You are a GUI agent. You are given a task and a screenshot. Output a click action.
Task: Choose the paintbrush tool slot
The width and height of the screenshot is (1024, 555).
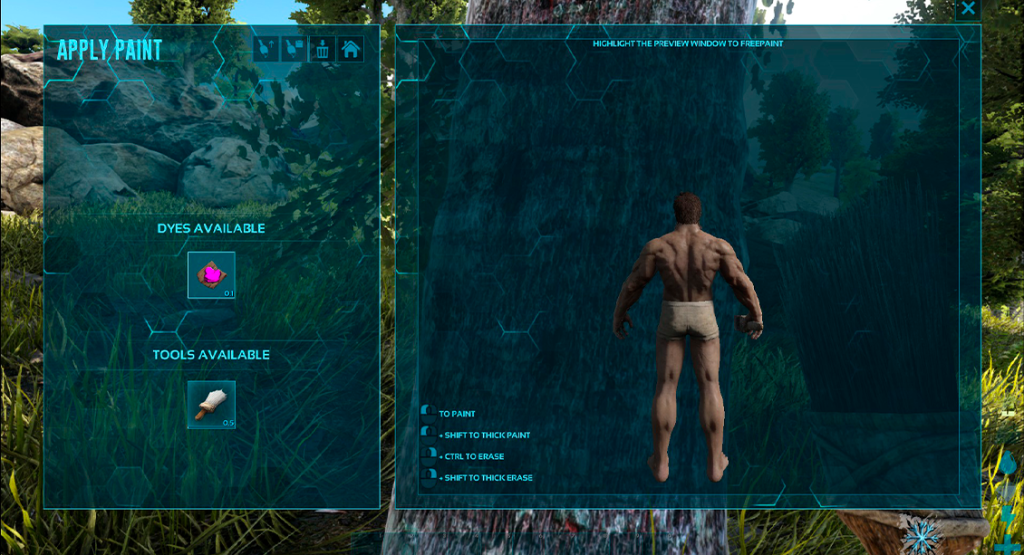pyautogui.click(x=211, y=404)
